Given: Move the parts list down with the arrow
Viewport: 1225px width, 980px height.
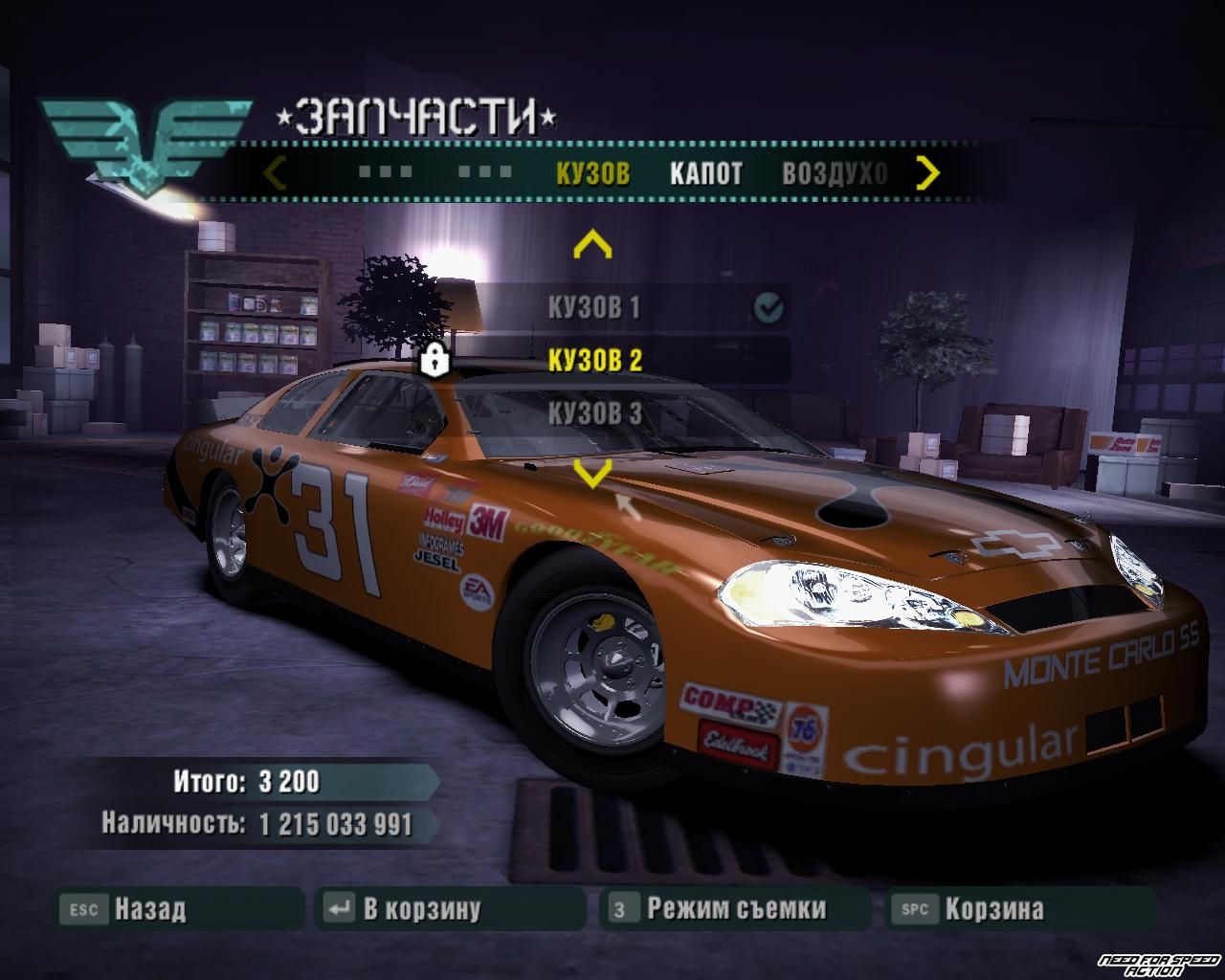Looking at the screenshot, I should tap(591, 471).
